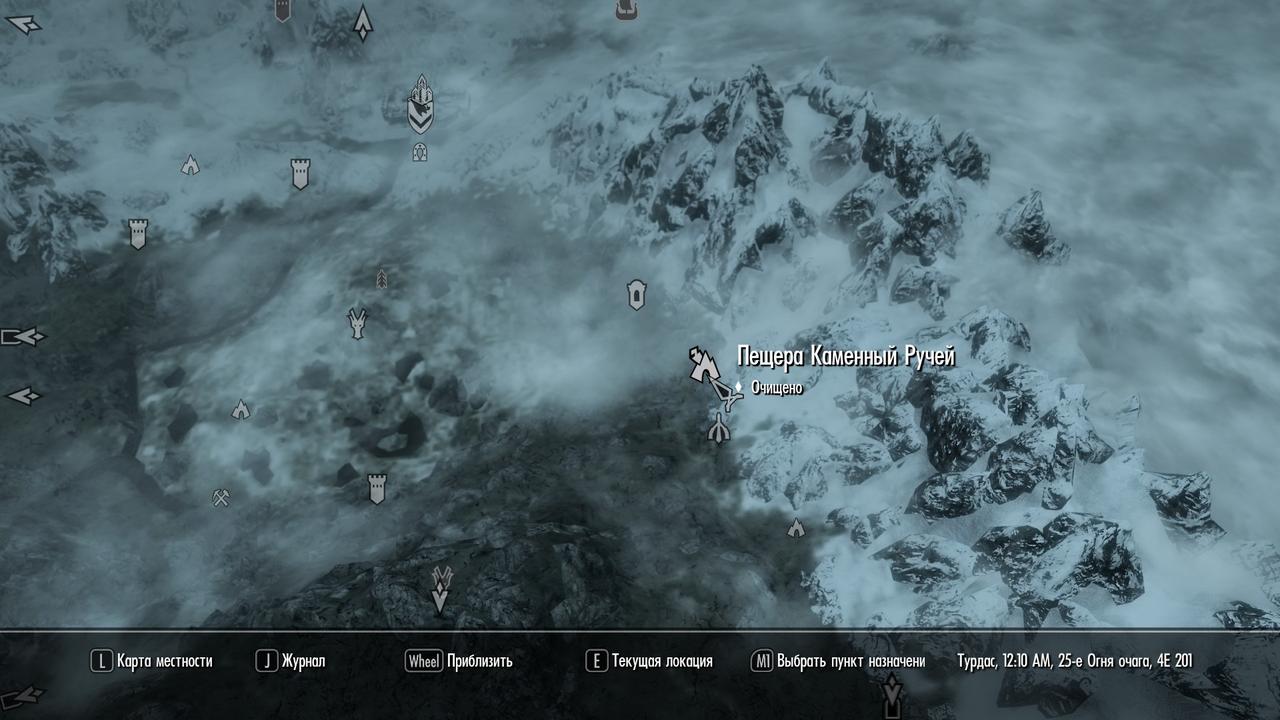
Task: Center map on Текущая локация
Action: 649,661
